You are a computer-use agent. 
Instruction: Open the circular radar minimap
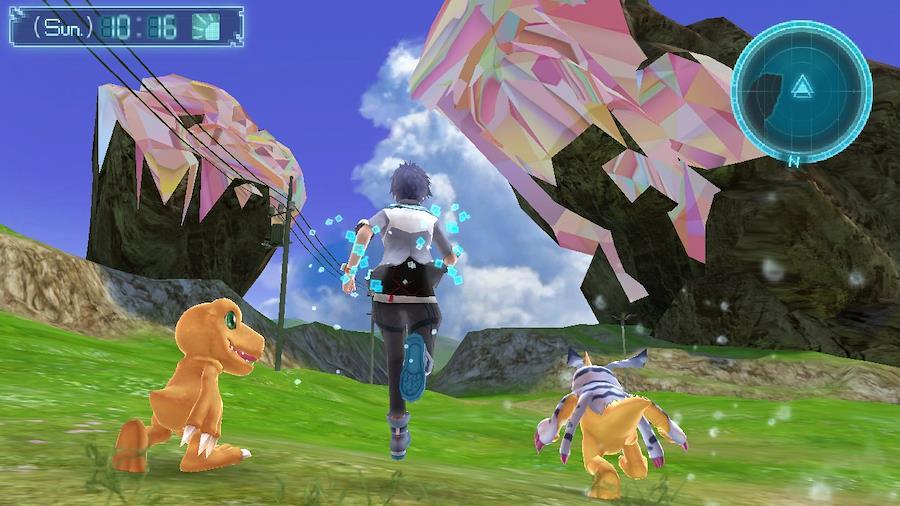[x=801, y=91]
